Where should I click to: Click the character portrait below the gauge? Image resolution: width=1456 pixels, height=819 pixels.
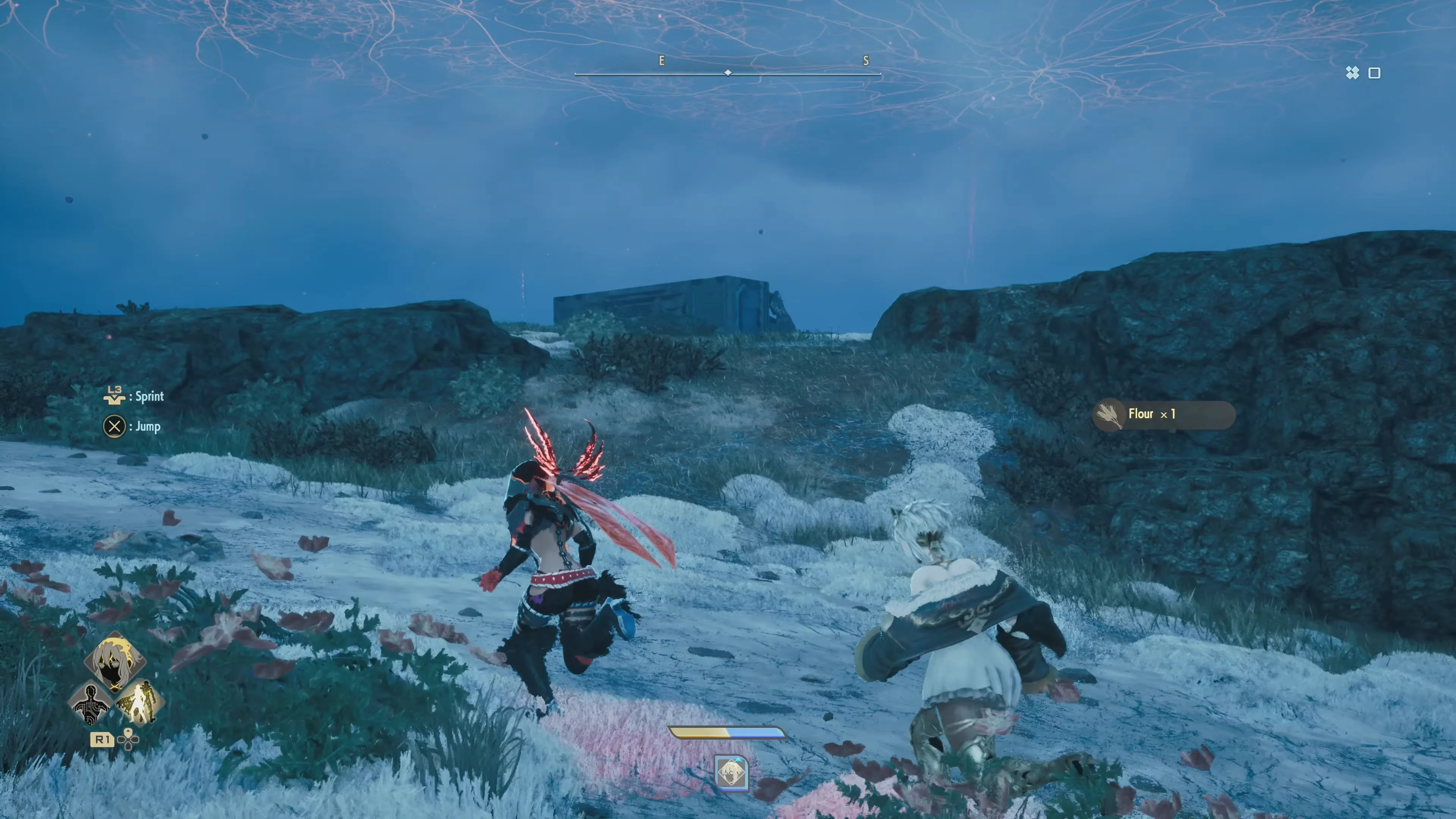click(x=731, y=773)
